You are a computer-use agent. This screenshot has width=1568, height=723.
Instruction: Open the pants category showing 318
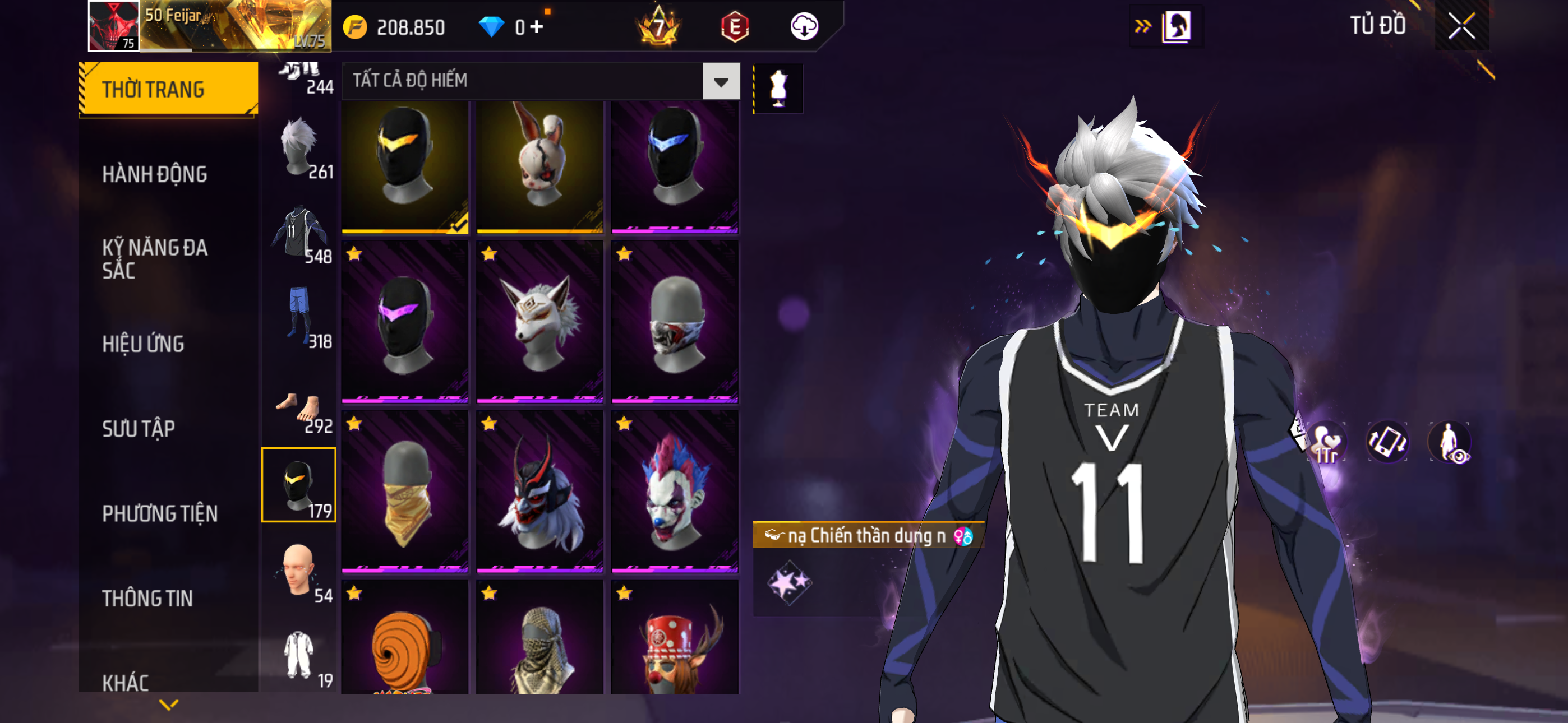coord(299,318)
